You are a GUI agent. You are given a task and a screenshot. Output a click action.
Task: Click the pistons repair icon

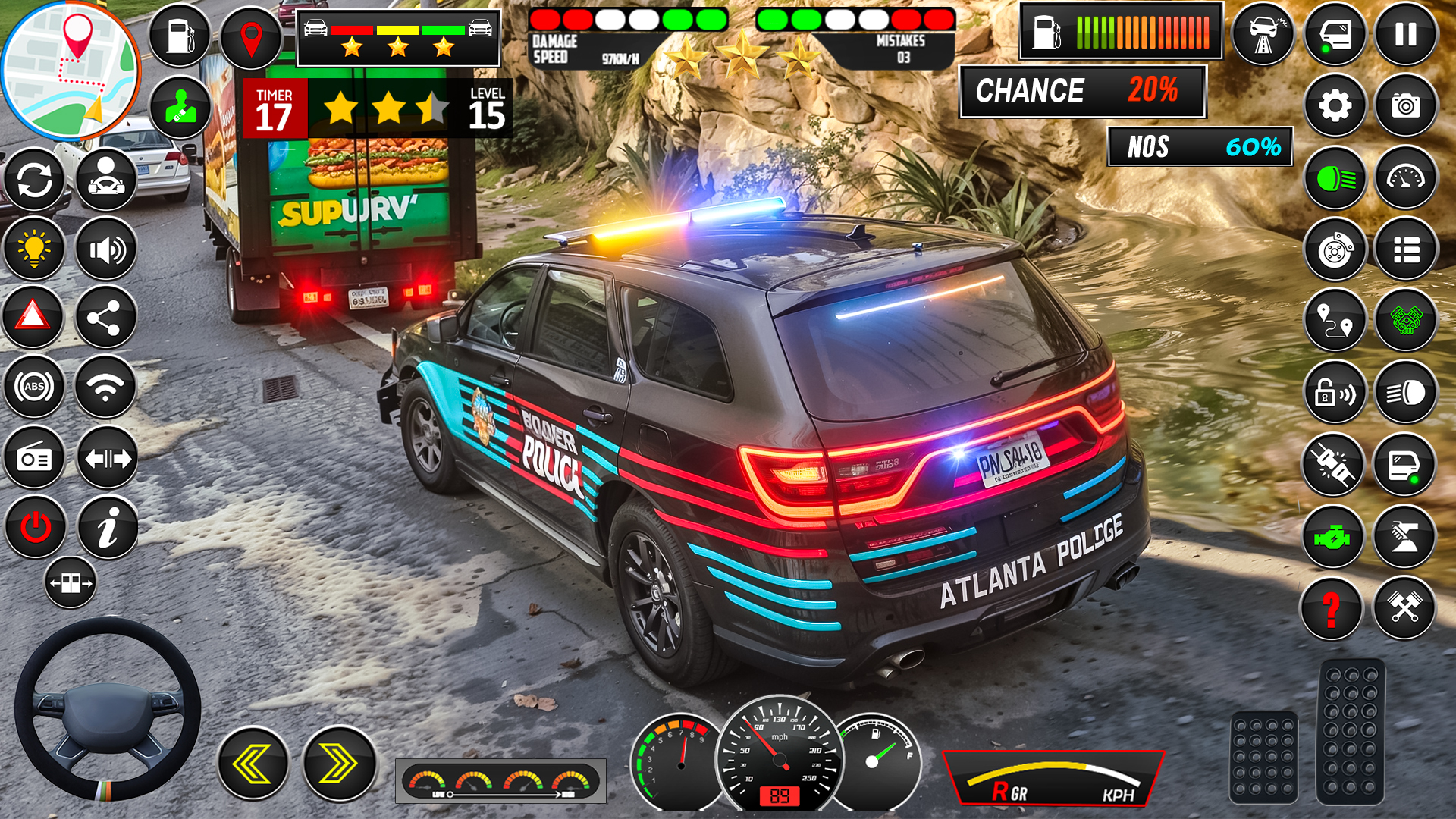pos(1405,605)
